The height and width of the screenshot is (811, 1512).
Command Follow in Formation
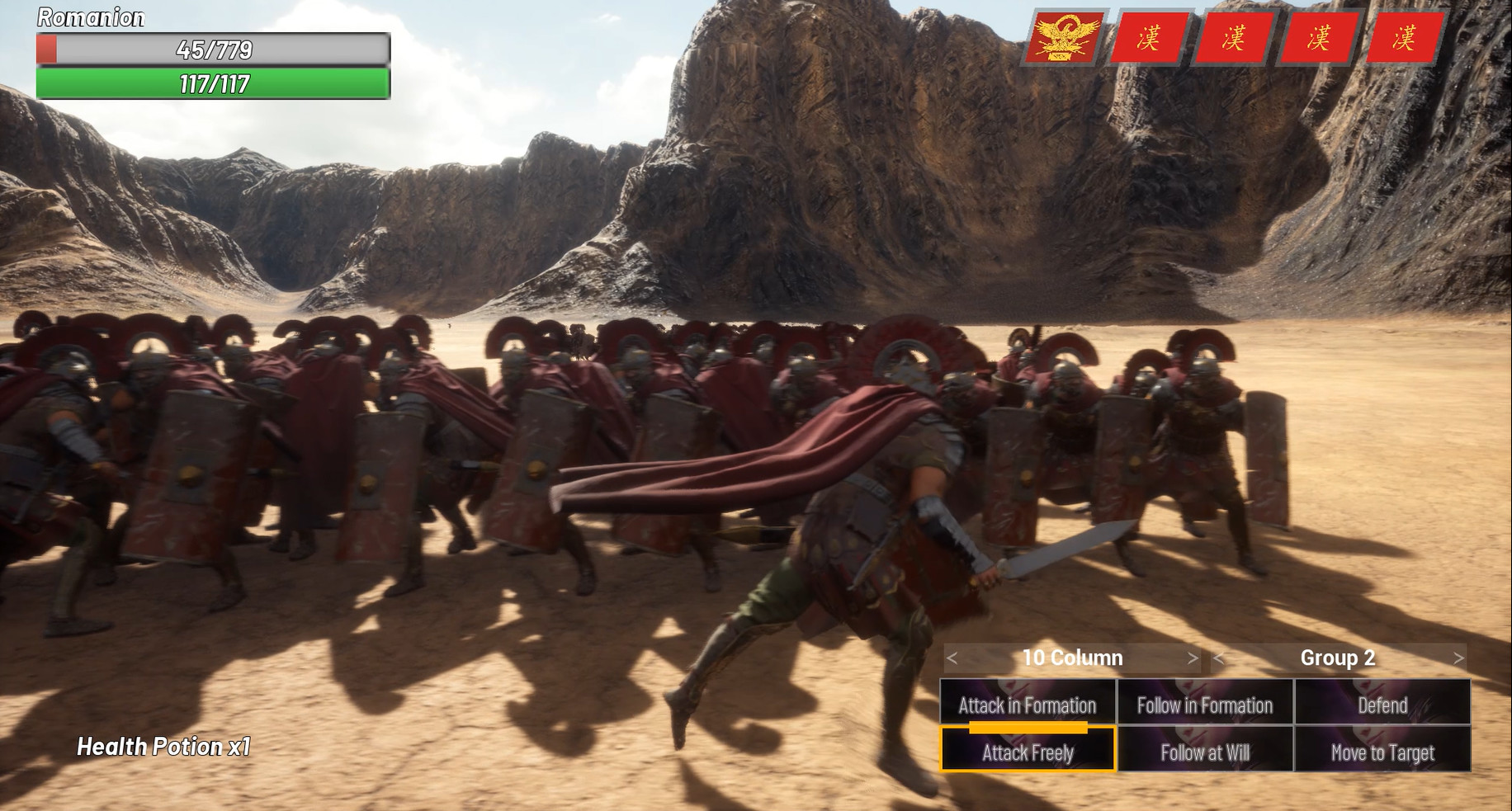click(x=1204, y=705)
